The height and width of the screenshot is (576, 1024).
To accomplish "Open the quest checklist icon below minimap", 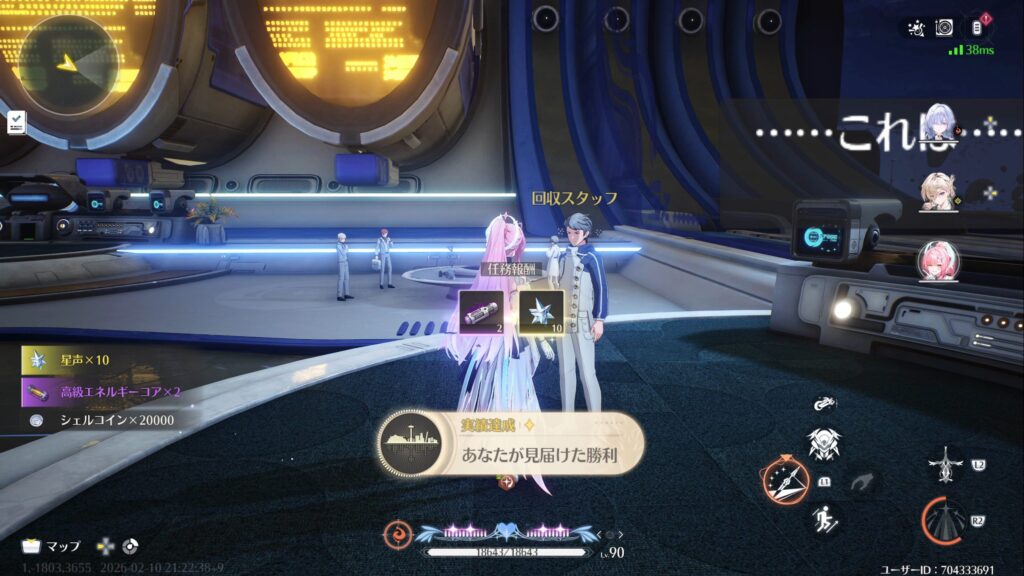I will 16,123.
